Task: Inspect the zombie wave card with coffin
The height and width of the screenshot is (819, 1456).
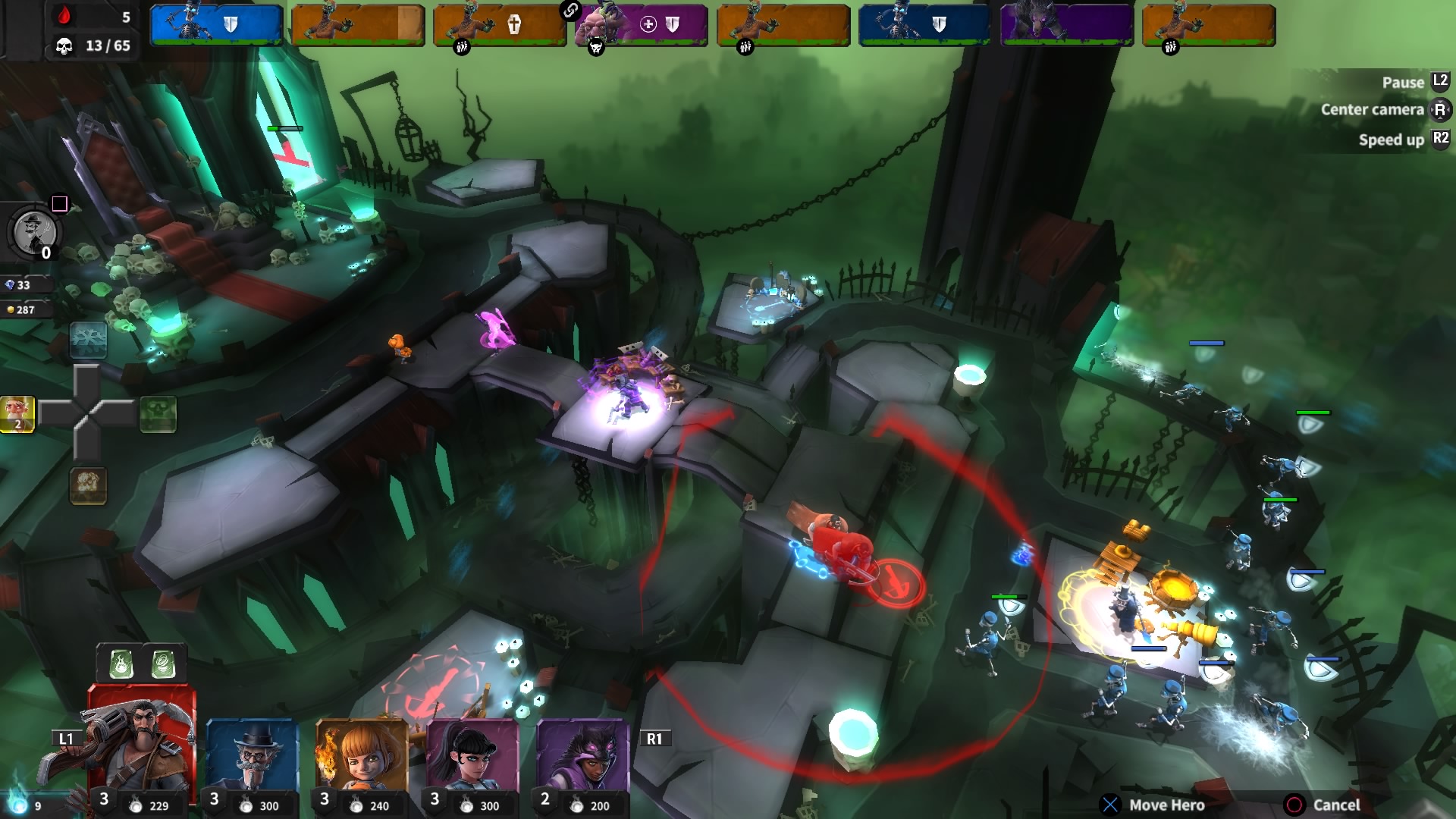Action: tap(499, 25)
